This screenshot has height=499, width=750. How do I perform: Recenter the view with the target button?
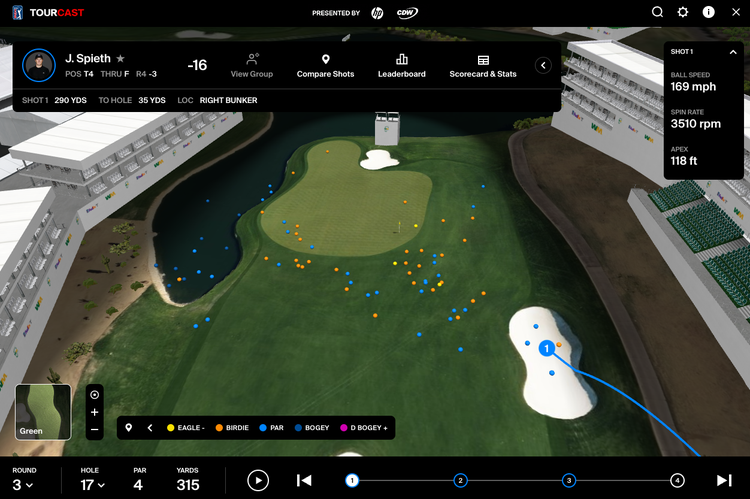tap(94, 394)
